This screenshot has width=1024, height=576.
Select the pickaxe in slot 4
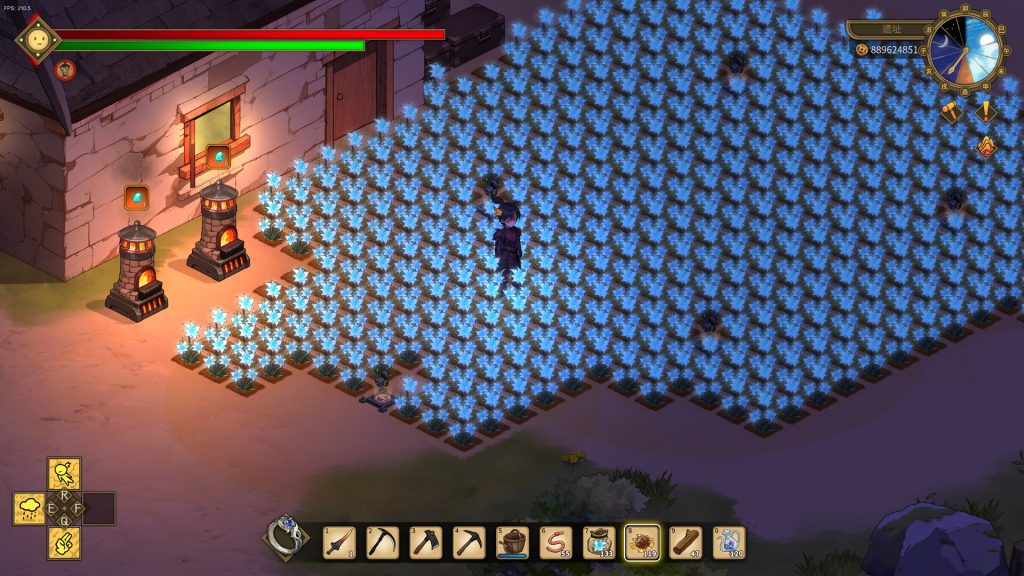click(x=469, y=543)
